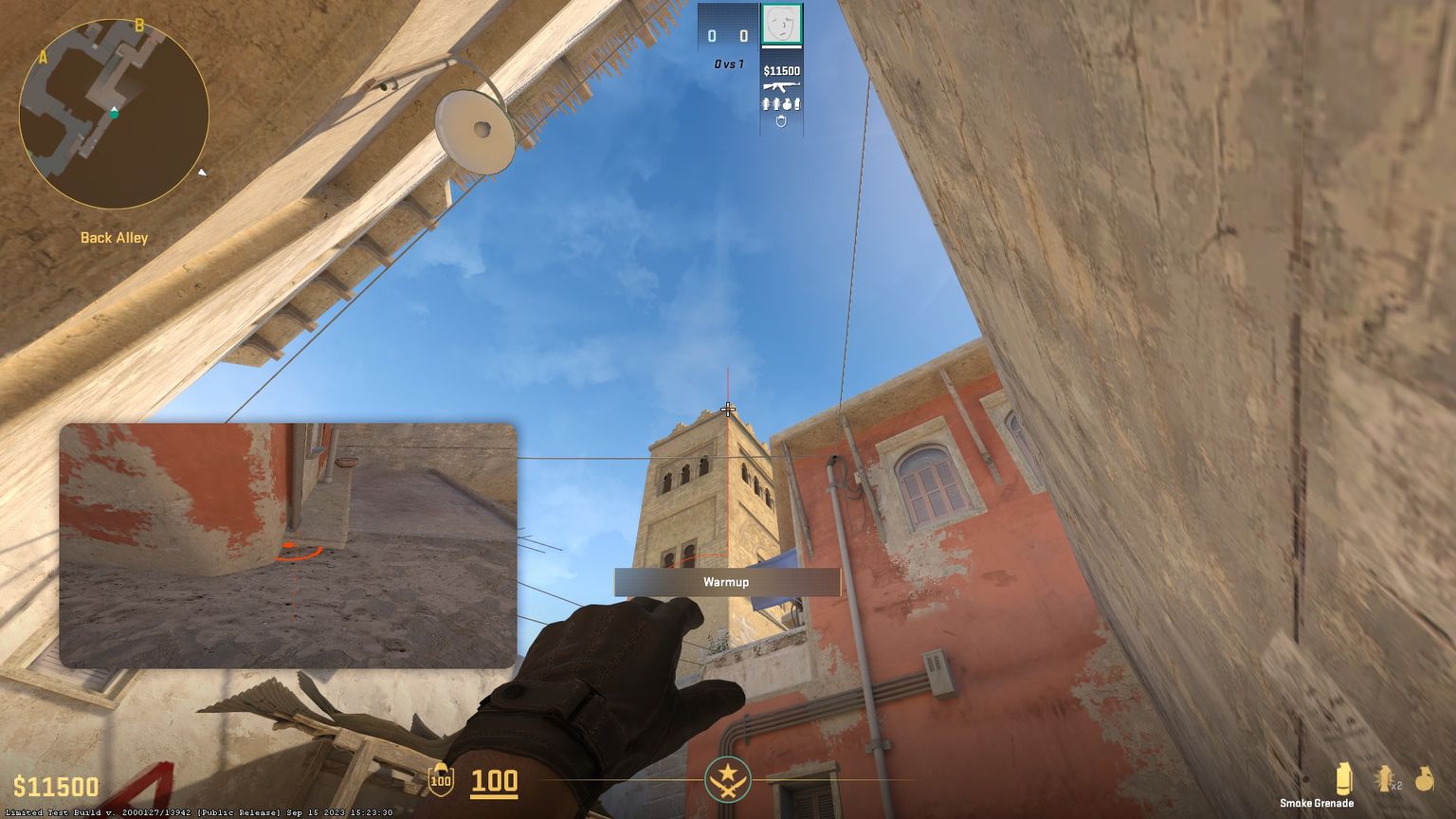Select the HE Grenade icon bottom right
This screenshot has width=1456, height=819.
1425,777
